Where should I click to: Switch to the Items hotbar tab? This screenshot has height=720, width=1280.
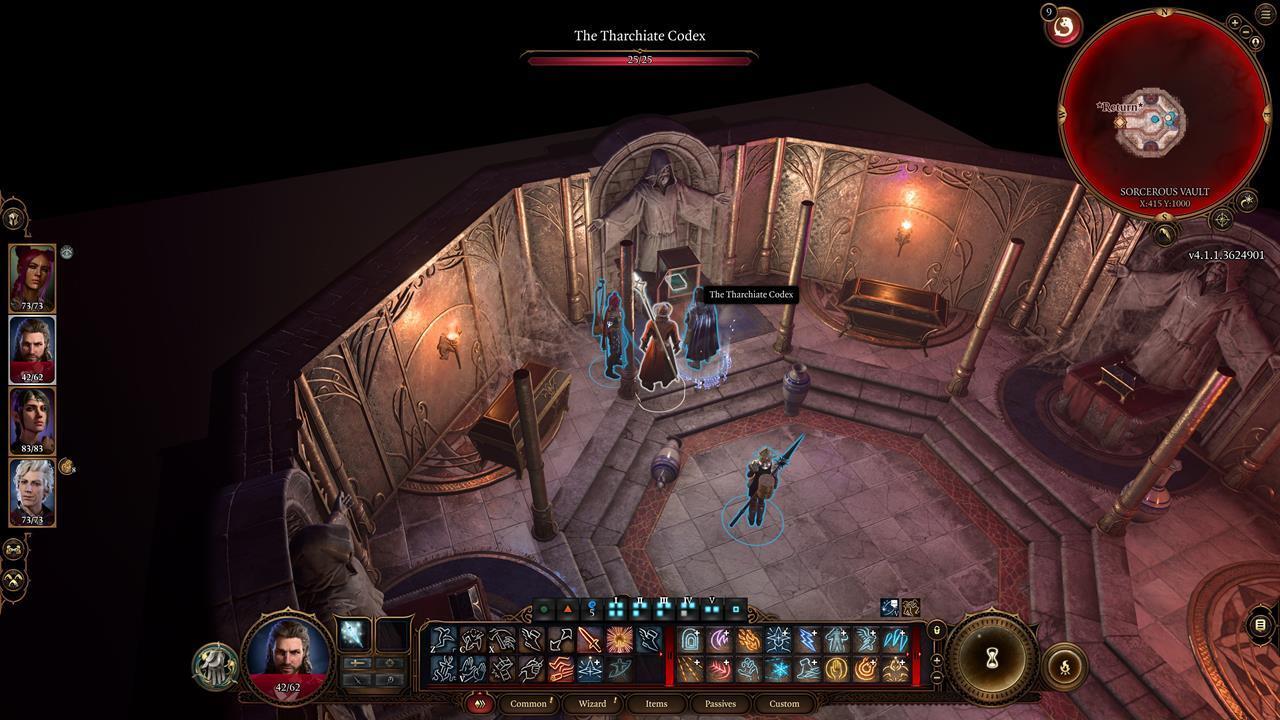[656, 703]
